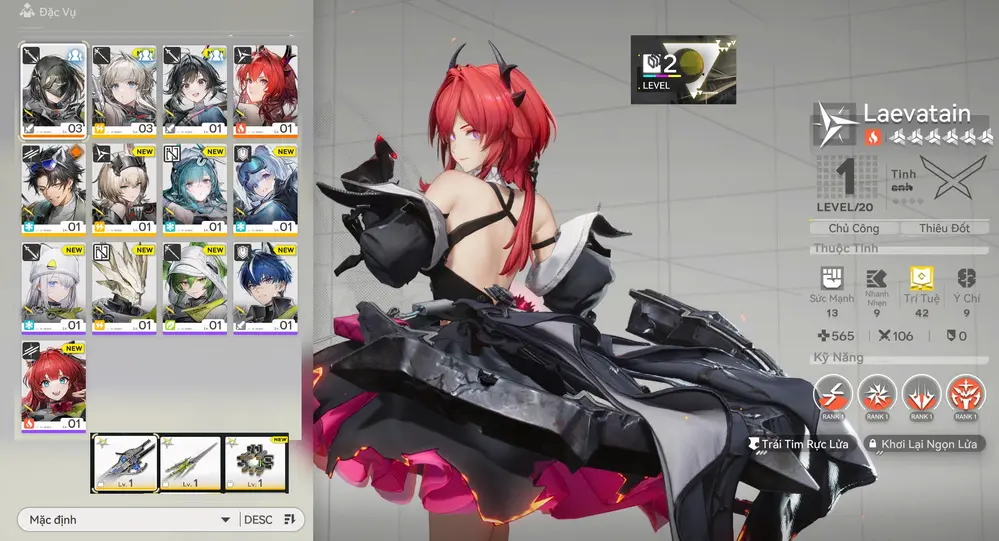Select the green-haired hooded operator card
The image size is (999, 541).
pos(195,287)
